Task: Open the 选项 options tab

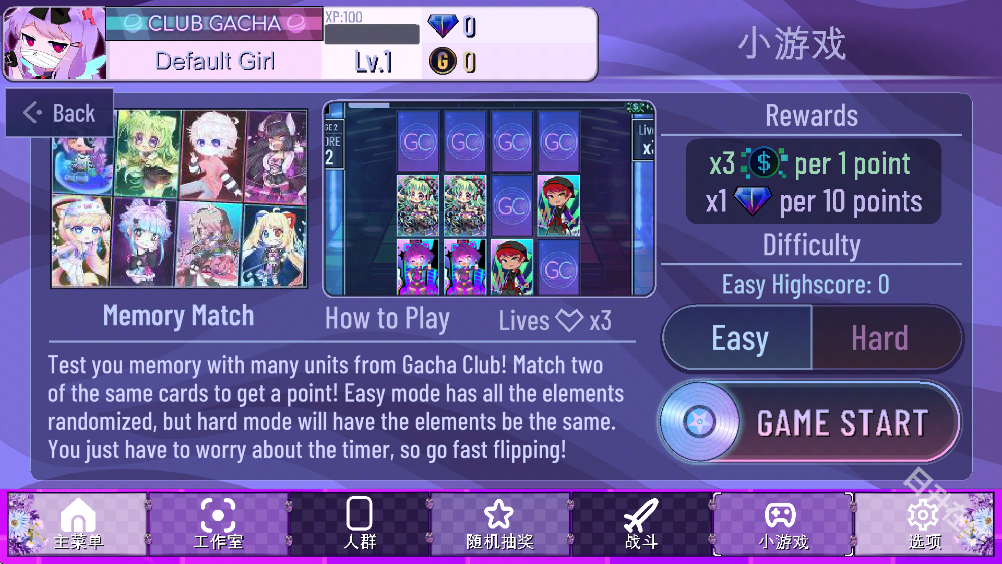Action: (x=924, y=524)
